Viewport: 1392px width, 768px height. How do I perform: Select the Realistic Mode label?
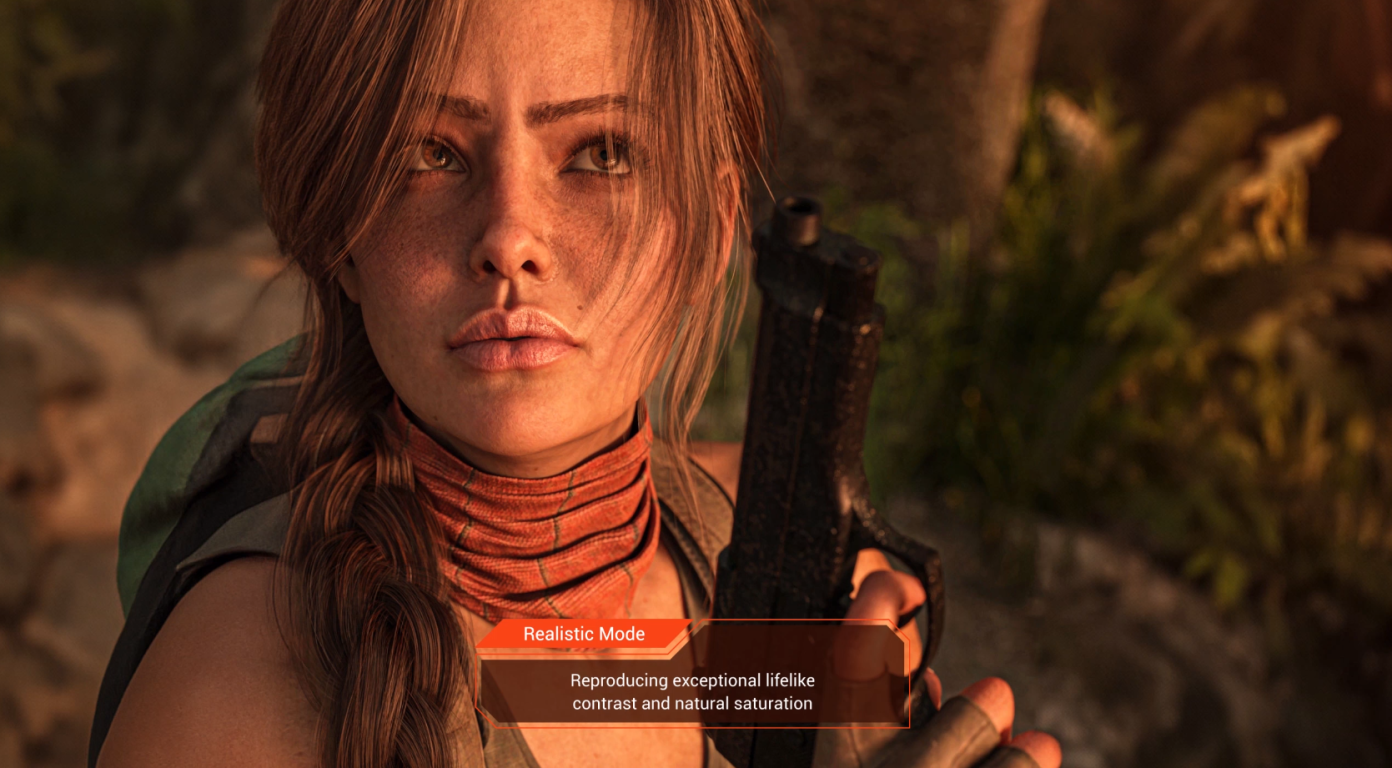click(x=584, y=634)
